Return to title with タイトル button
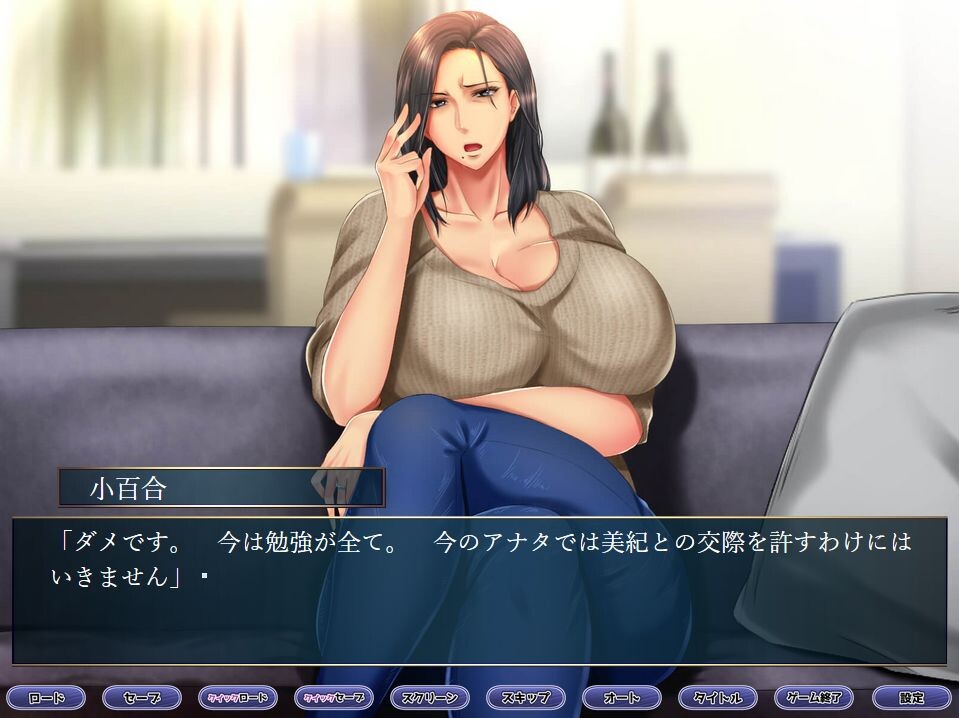The height and width of the screenshot is (718, 959). [x=717, y=697]
